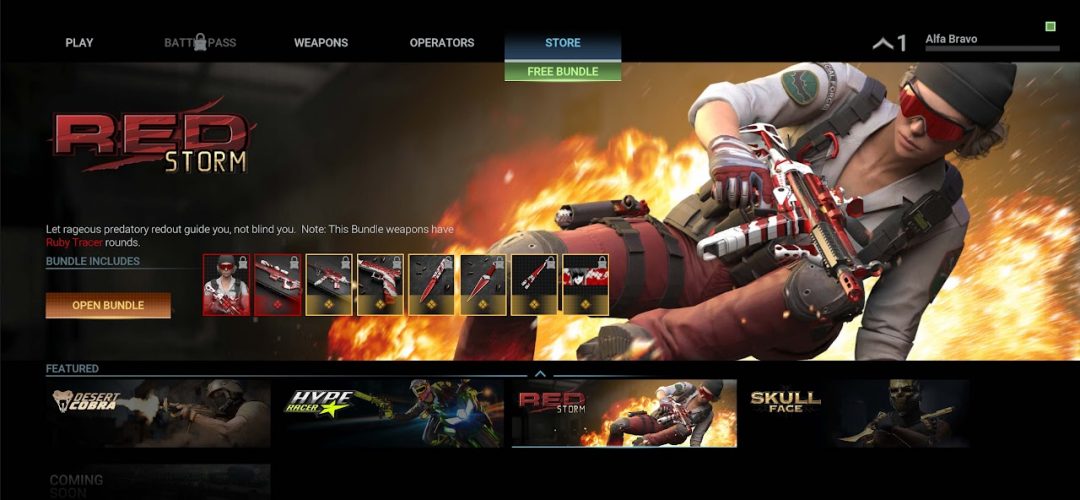Switch to the Weapons tab
Viewport: 1080px width, 500px height.
click(321, 43)
